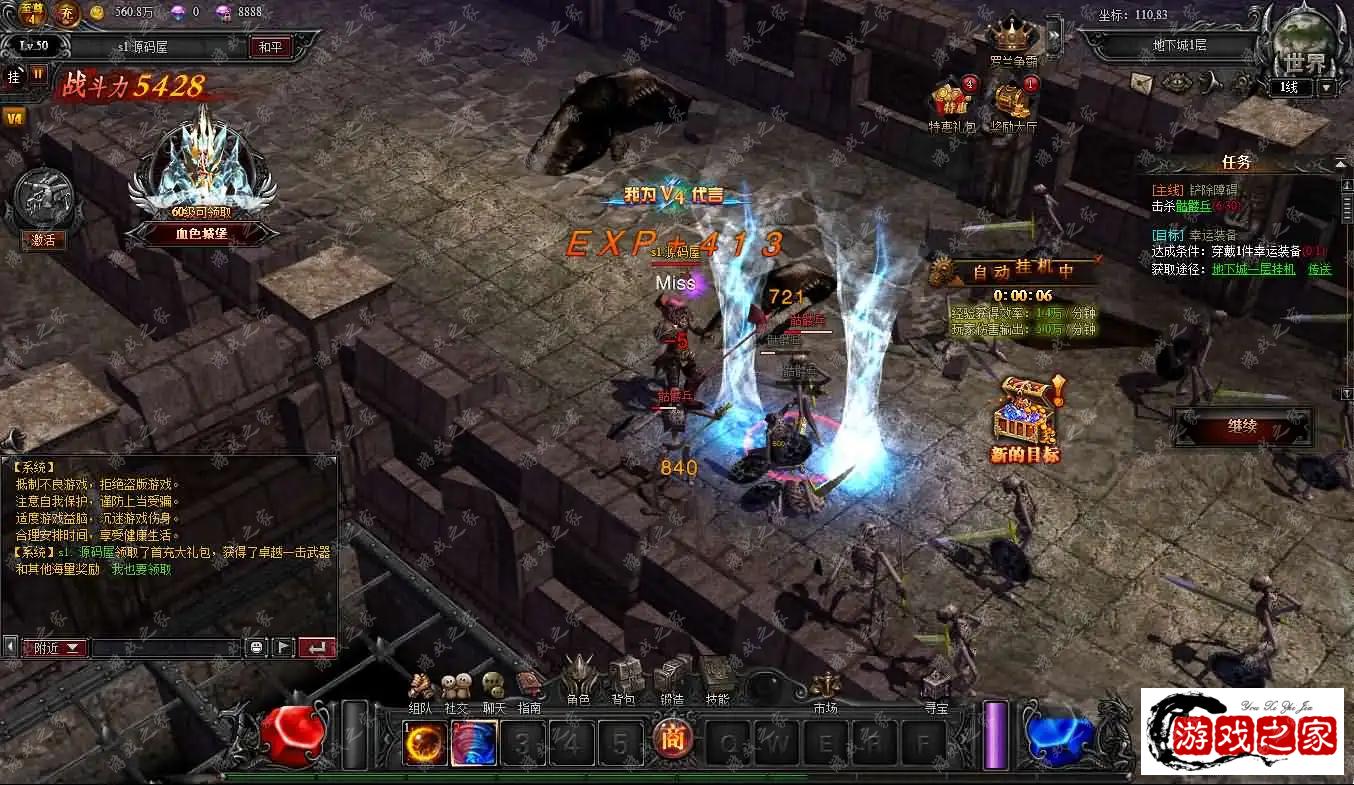Click the 激活 activate button under the mount

click(43, 240)
